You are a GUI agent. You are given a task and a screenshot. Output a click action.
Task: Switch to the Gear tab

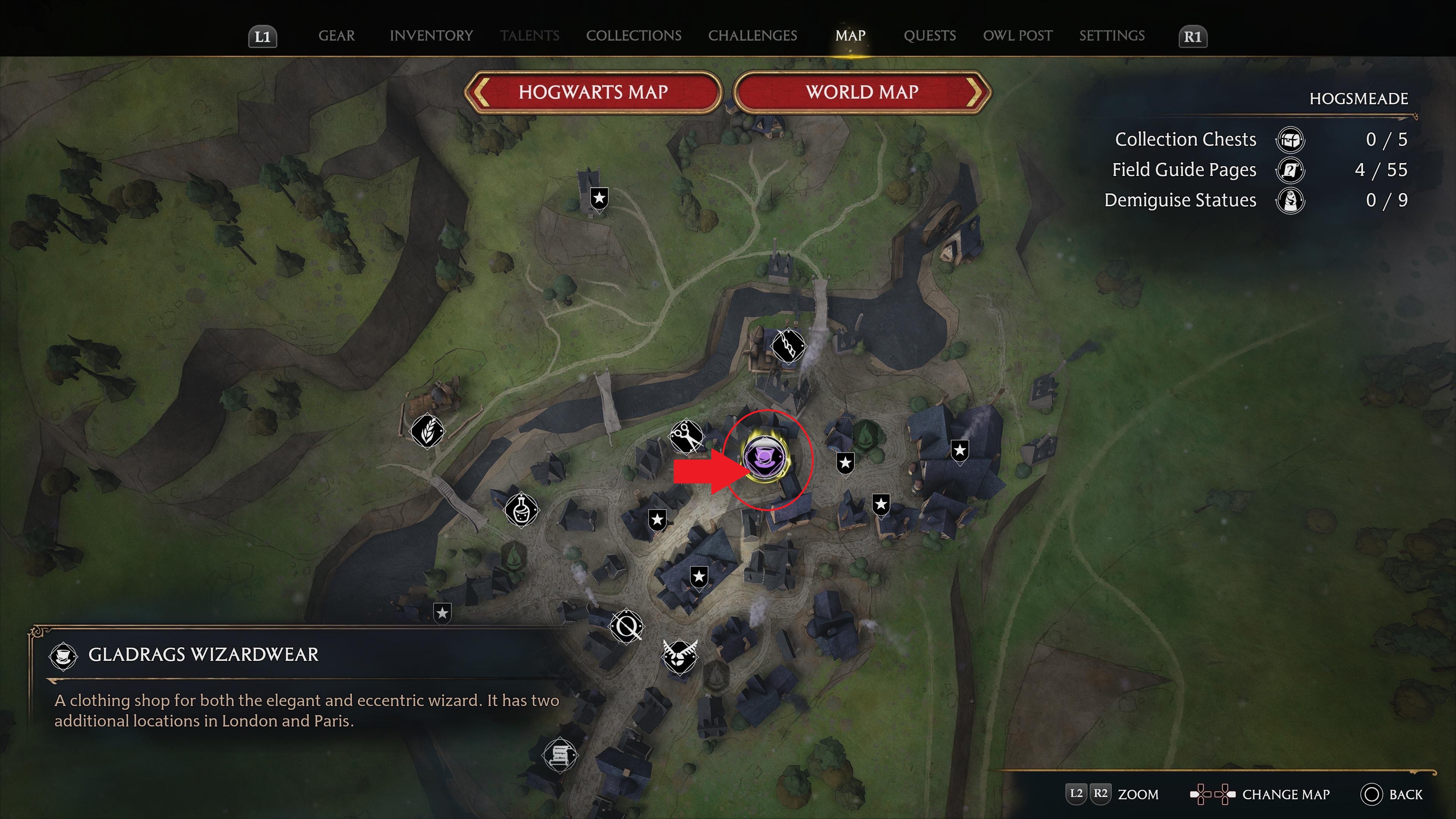[336, 36]
